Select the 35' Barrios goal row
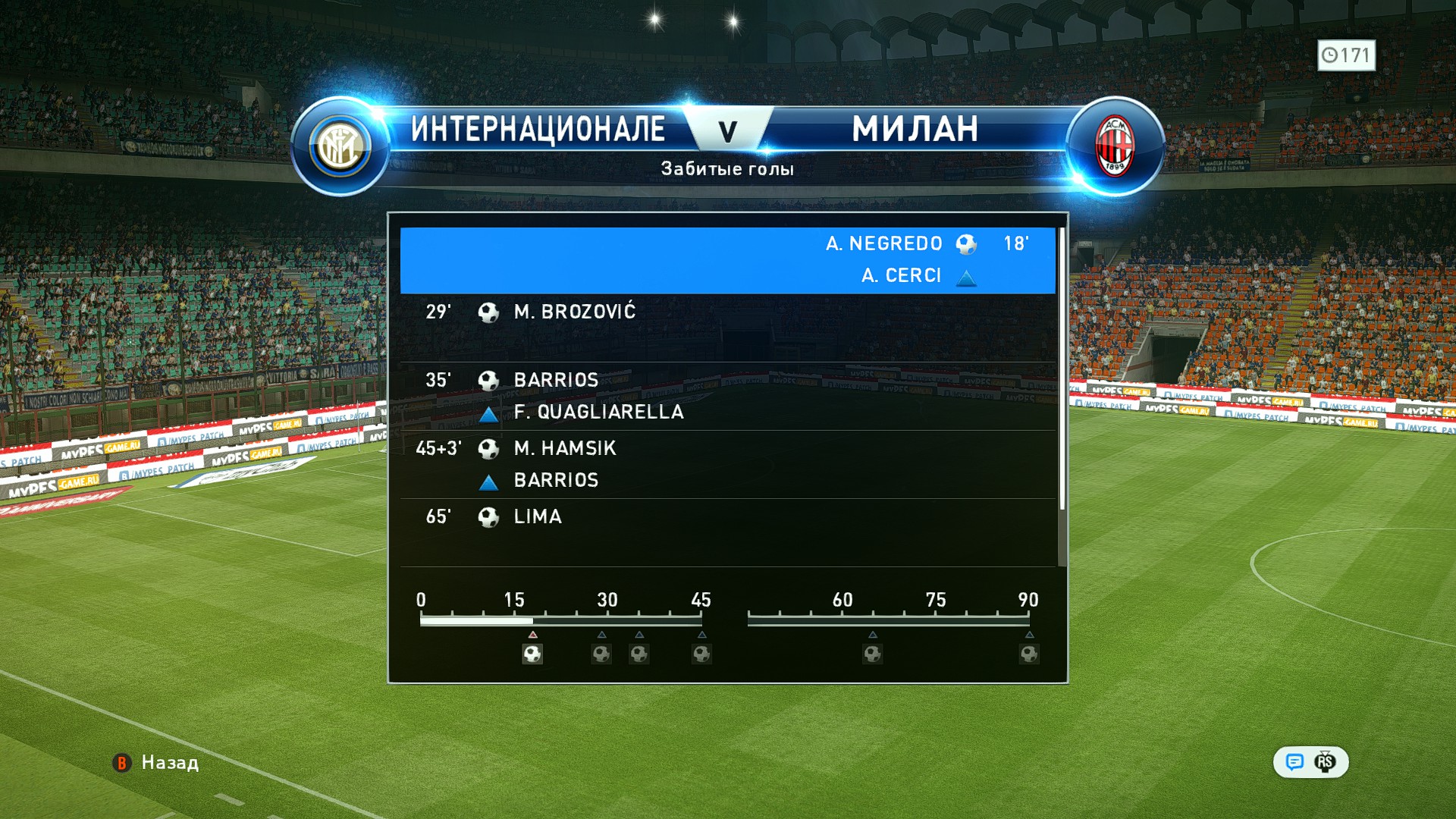Screen dimensions: 1456x819 tap(727, 395)
